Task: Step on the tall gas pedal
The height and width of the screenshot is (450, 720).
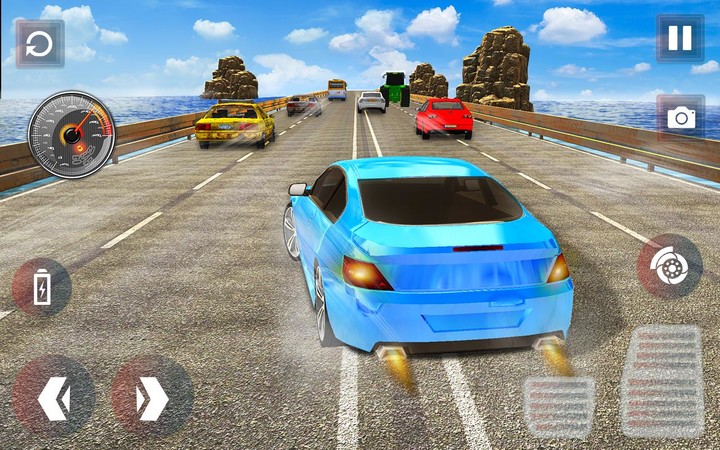Action: pyautogui.click(x=661, y=380)
